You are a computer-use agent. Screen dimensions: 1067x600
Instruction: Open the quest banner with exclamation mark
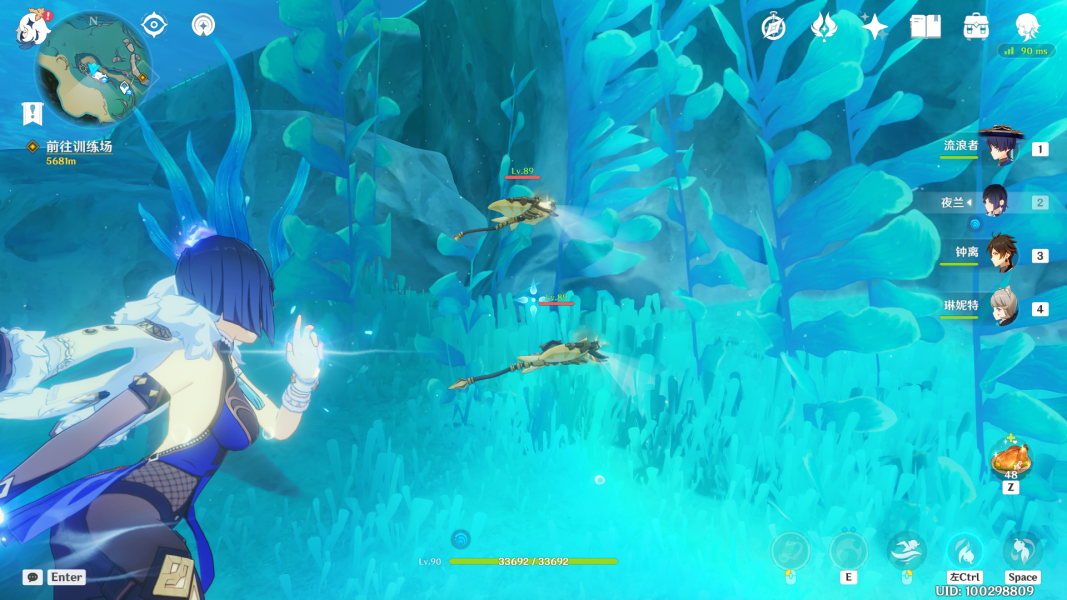pyautogui.click(x=32, y=113)
